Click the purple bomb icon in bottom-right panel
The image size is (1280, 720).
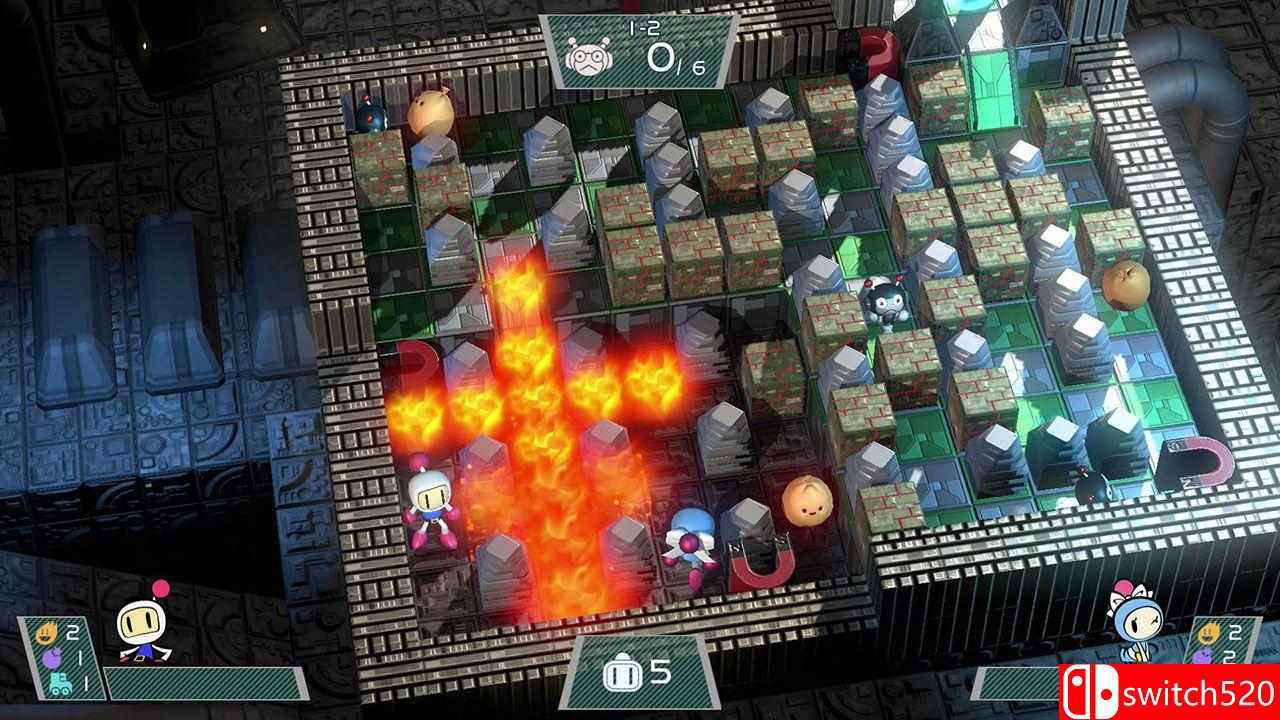pos(1203,656)
